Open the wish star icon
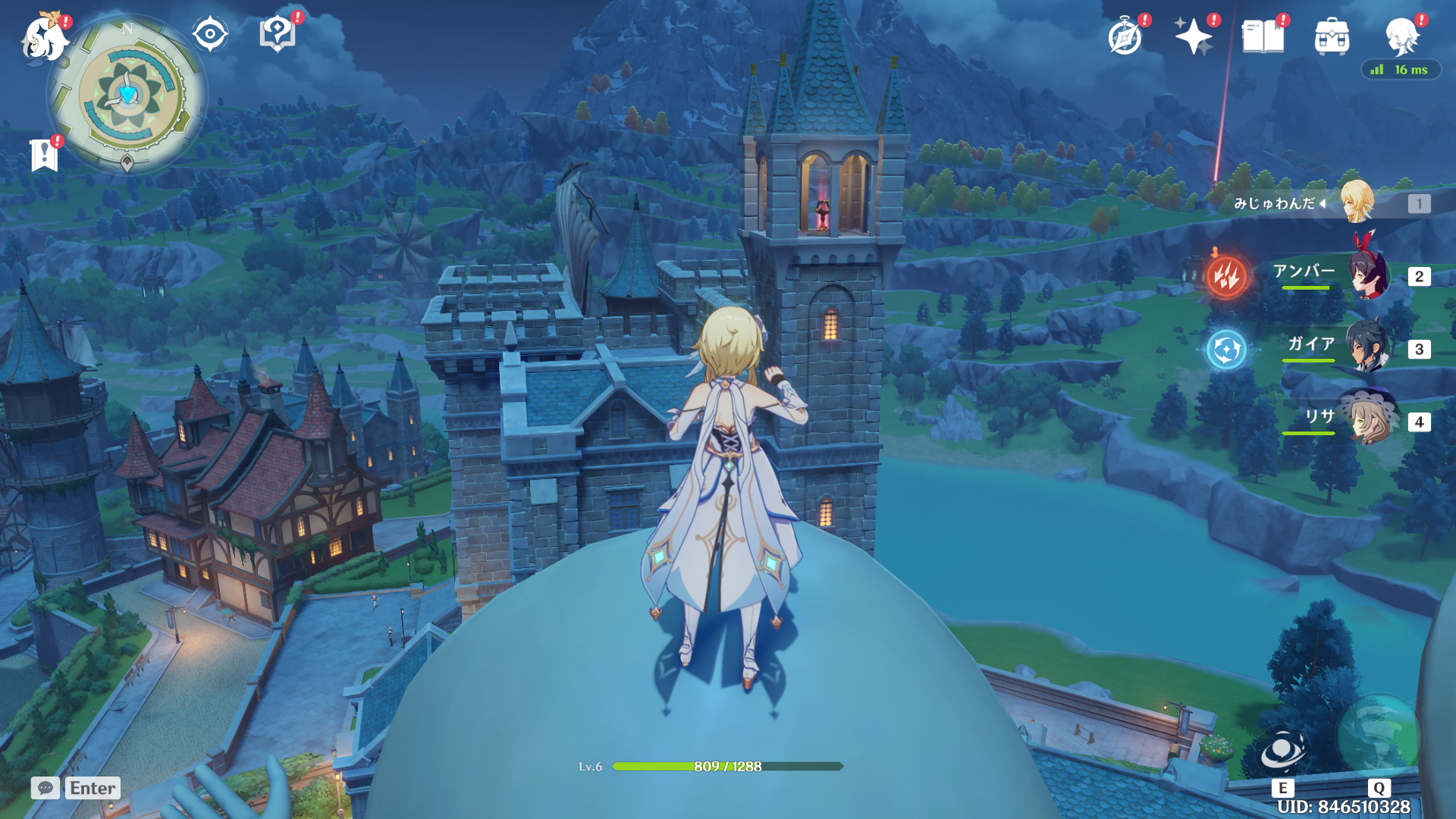The height and width of the screenshot is (819, 1456). pyautogui.click(x=1193, y=36)
